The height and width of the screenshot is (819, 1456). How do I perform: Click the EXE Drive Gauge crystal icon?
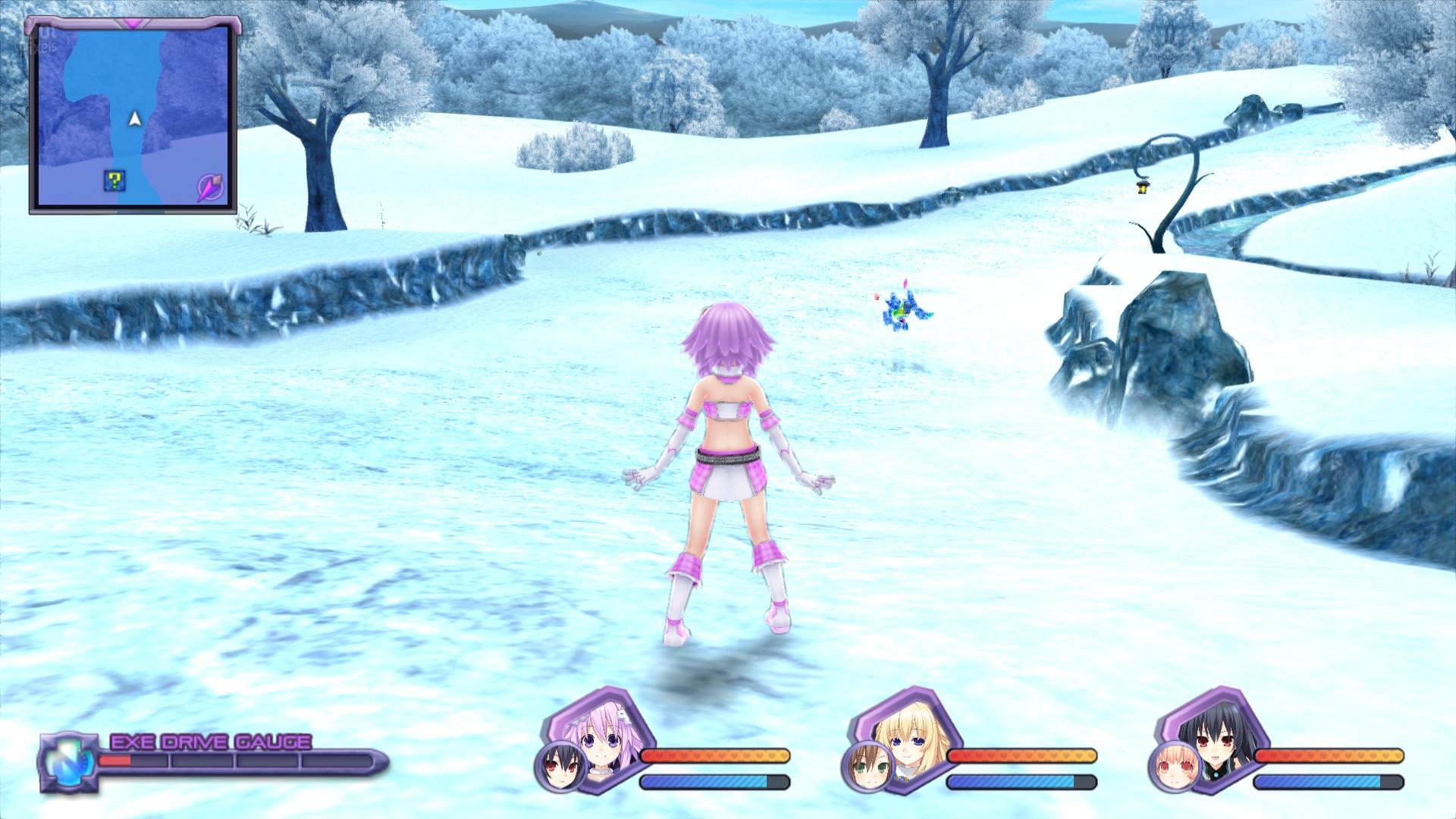tap(66, 761)
